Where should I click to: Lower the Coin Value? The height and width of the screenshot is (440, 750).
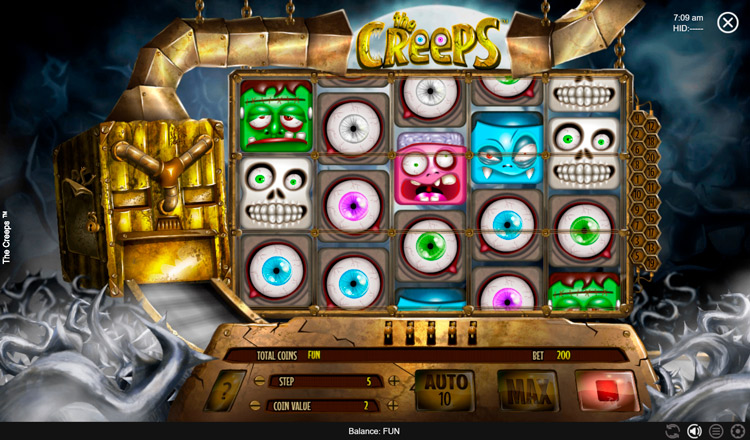tap(259, 406)
